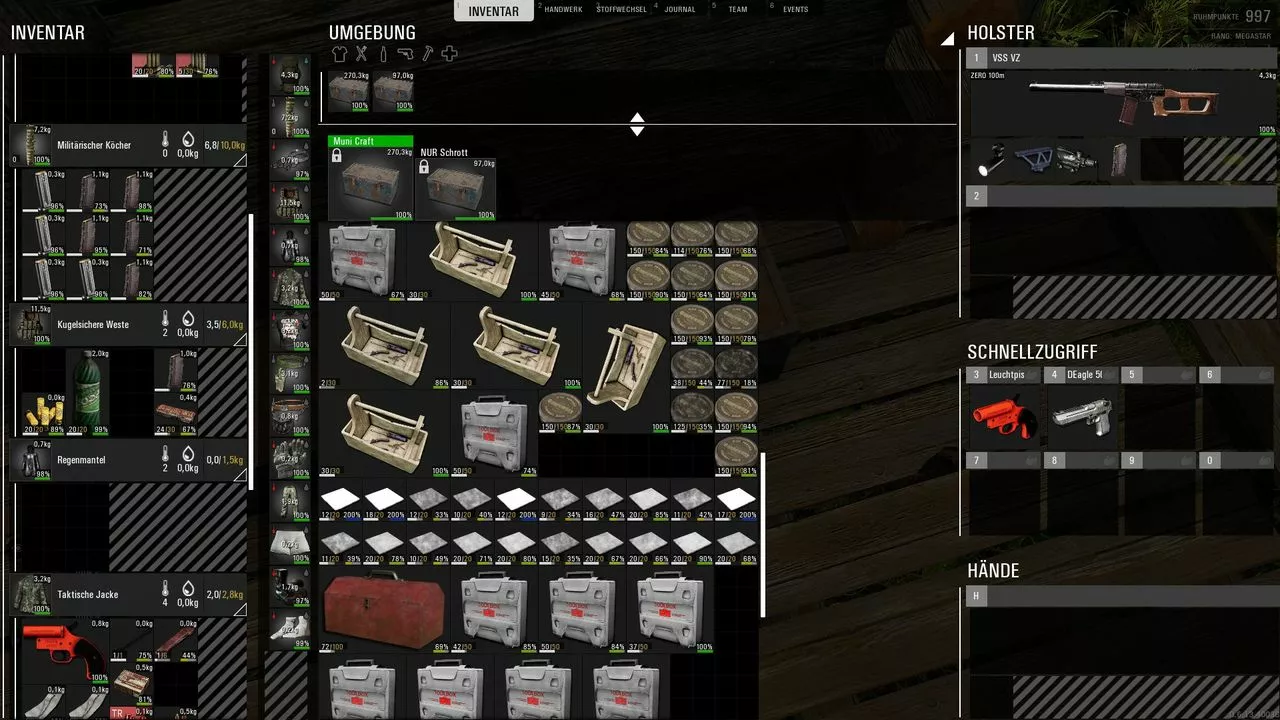Select the Muni Craft chest
The width and height of the screenshot is (1280, 720).
click(370, 182)
